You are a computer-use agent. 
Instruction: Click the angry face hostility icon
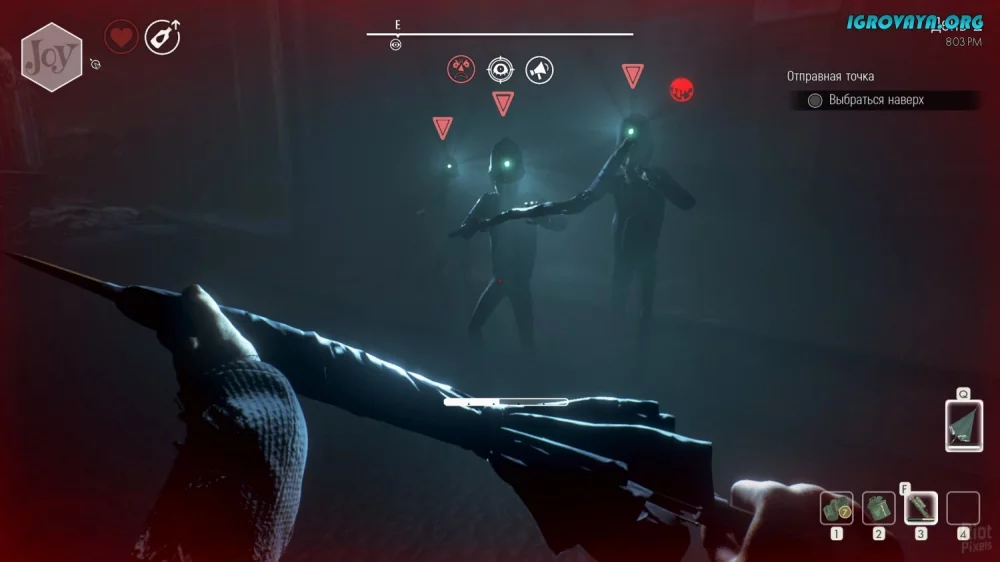pyautogui.click(x=460, y=70)
